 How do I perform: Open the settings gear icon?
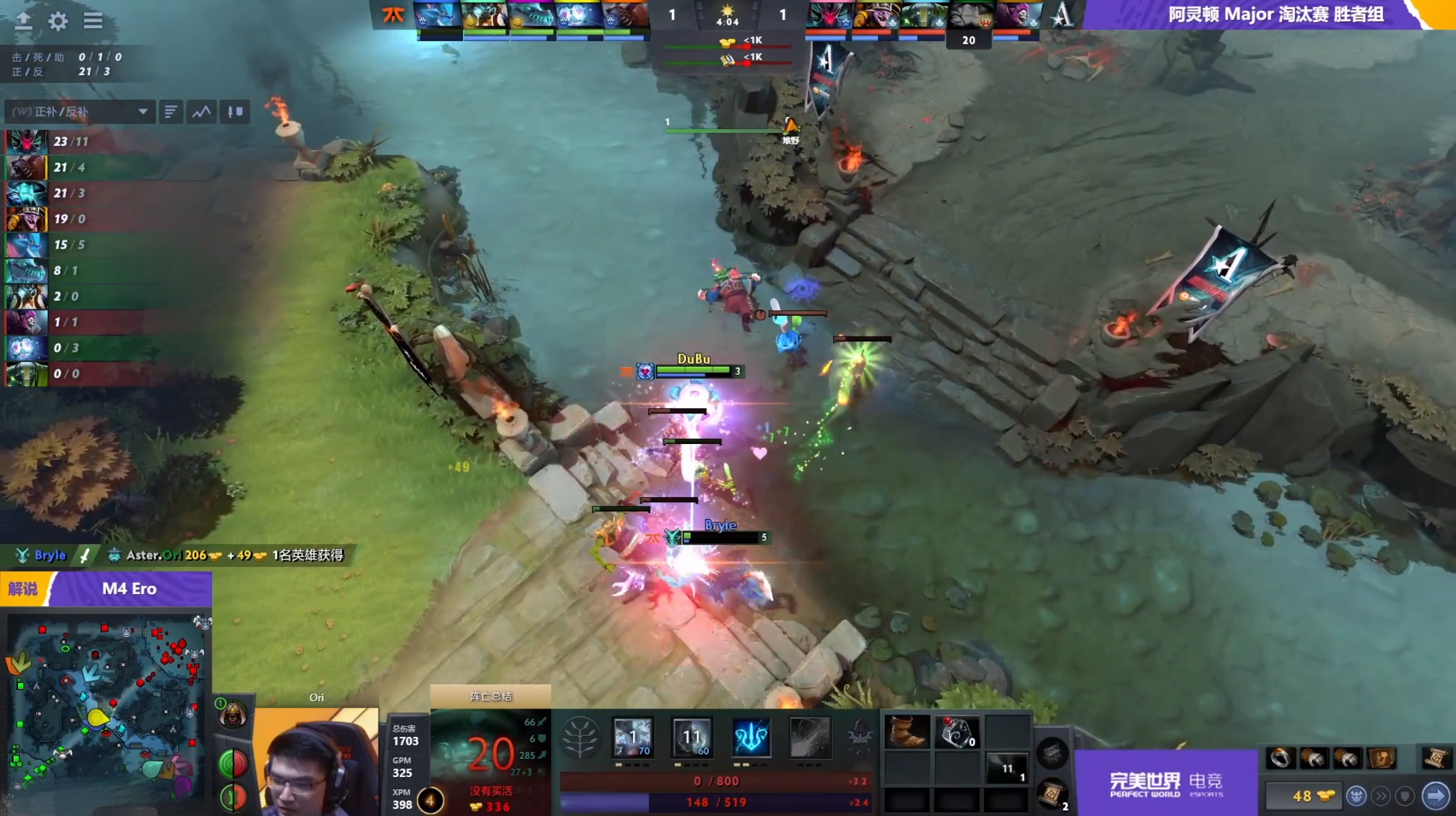point(58,21)
